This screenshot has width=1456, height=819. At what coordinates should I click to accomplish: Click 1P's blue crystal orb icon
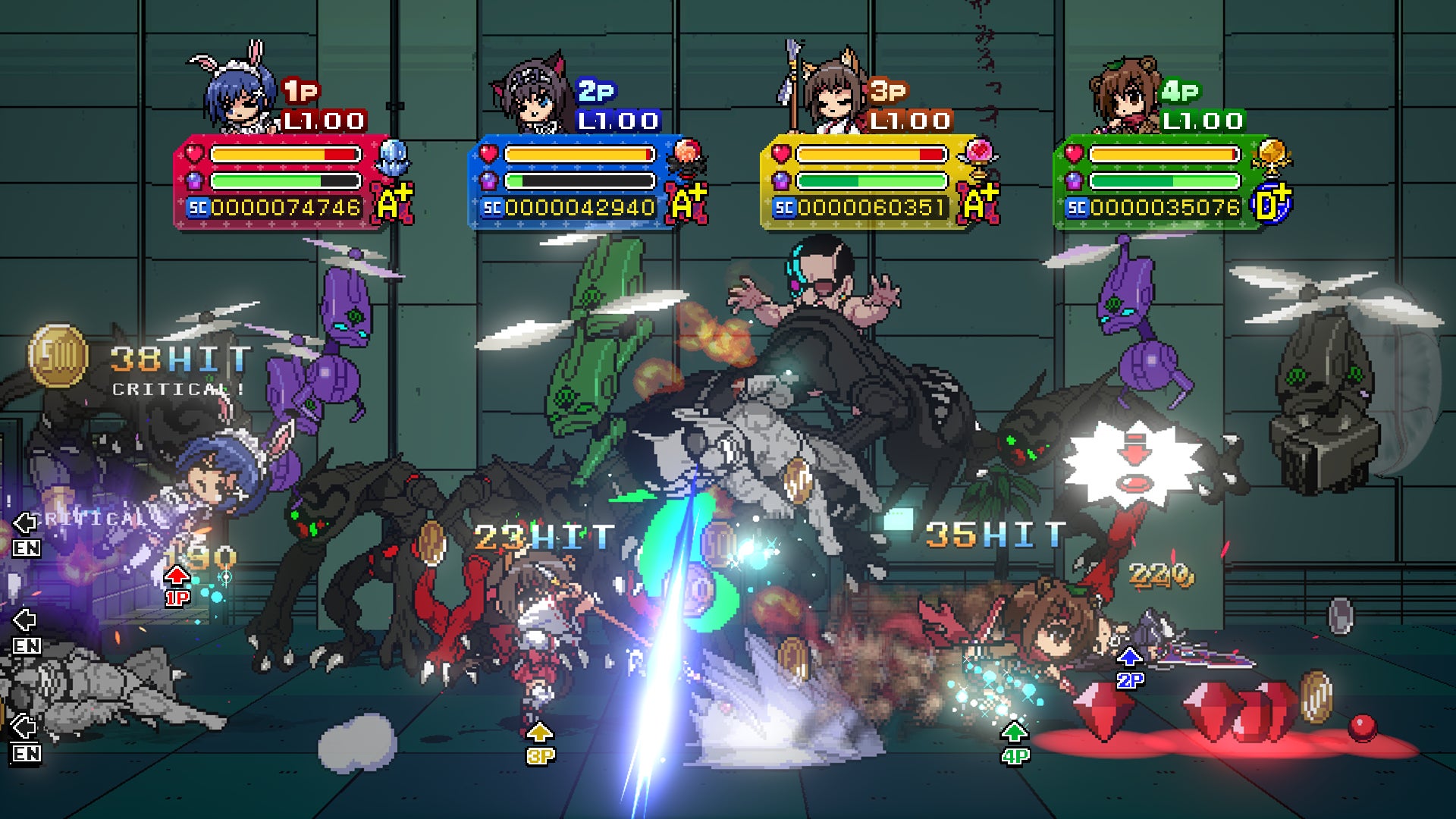tap(393, 158)
